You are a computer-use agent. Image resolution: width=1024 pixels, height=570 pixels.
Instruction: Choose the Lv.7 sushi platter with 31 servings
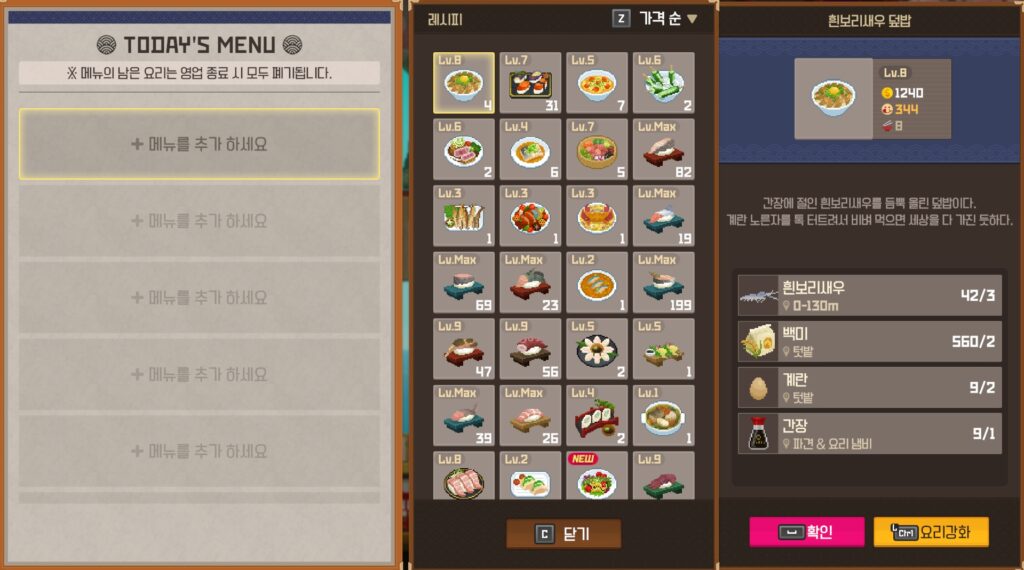[530, 83]
